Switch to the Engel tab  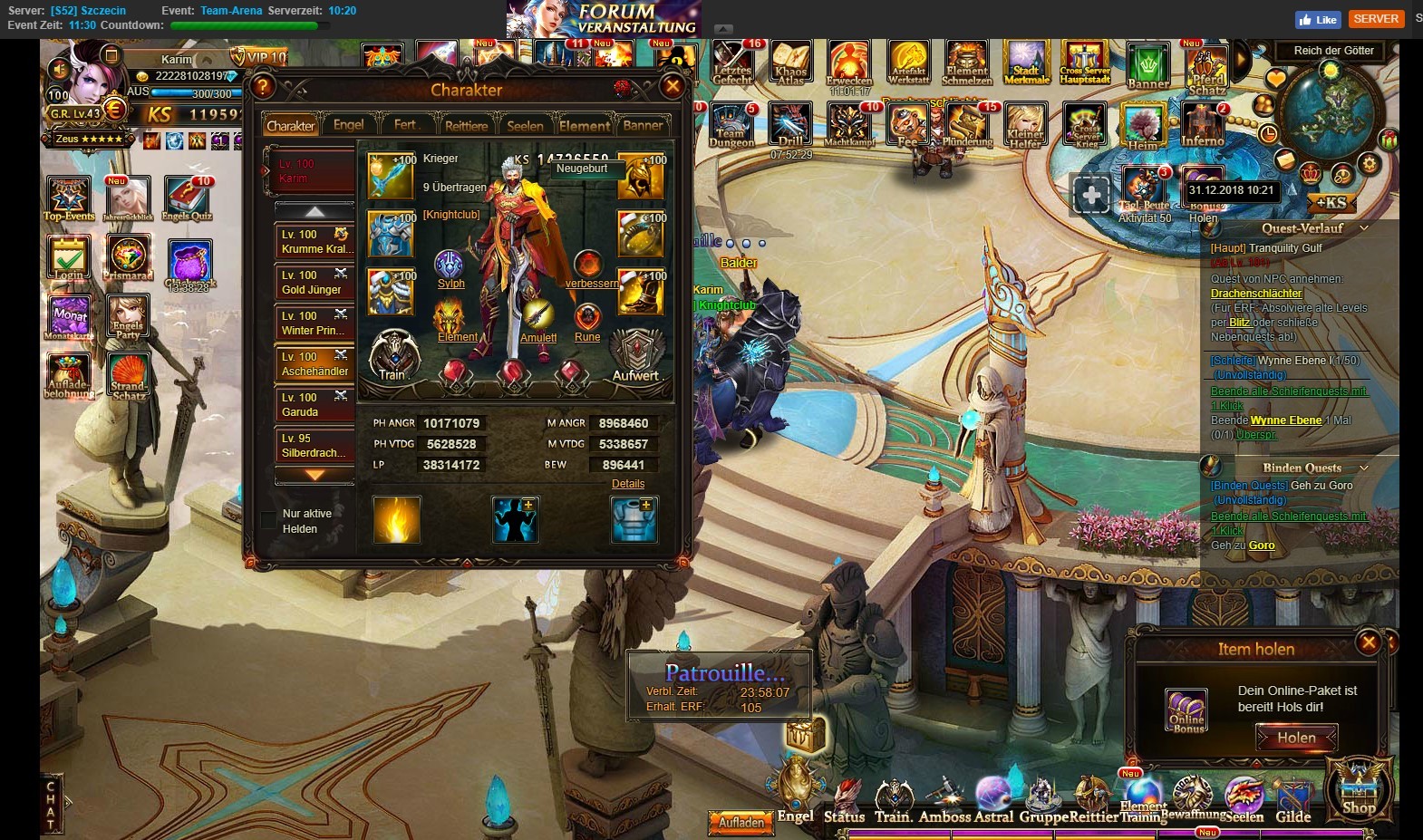point(348,125)
